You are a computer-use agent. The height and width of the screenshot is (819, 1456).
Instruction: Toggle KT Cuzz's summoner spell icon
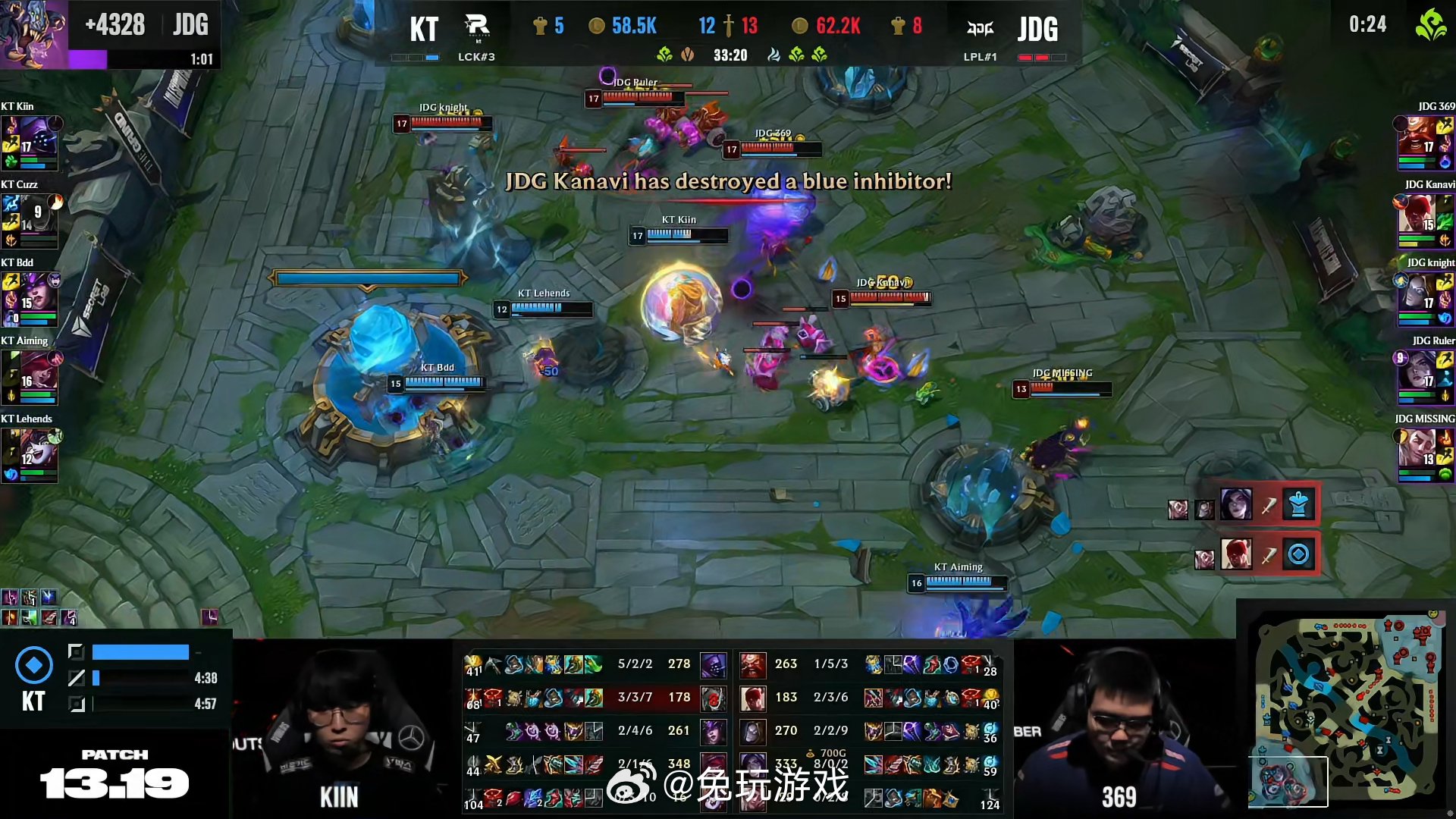click(11, 205)
